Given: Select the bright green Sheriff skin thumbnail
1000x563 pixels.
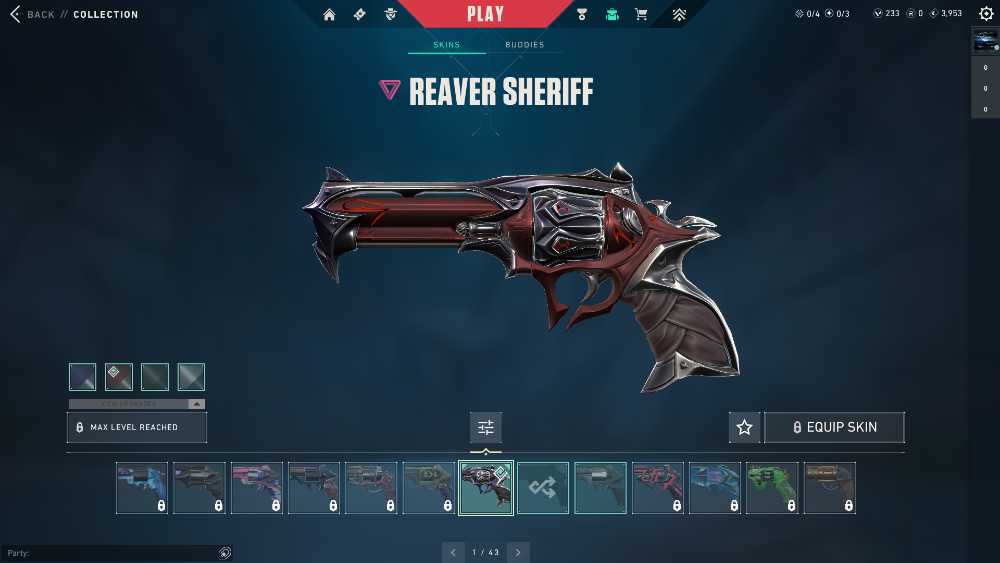Looking at the screenshot, I should click(772, 488).
